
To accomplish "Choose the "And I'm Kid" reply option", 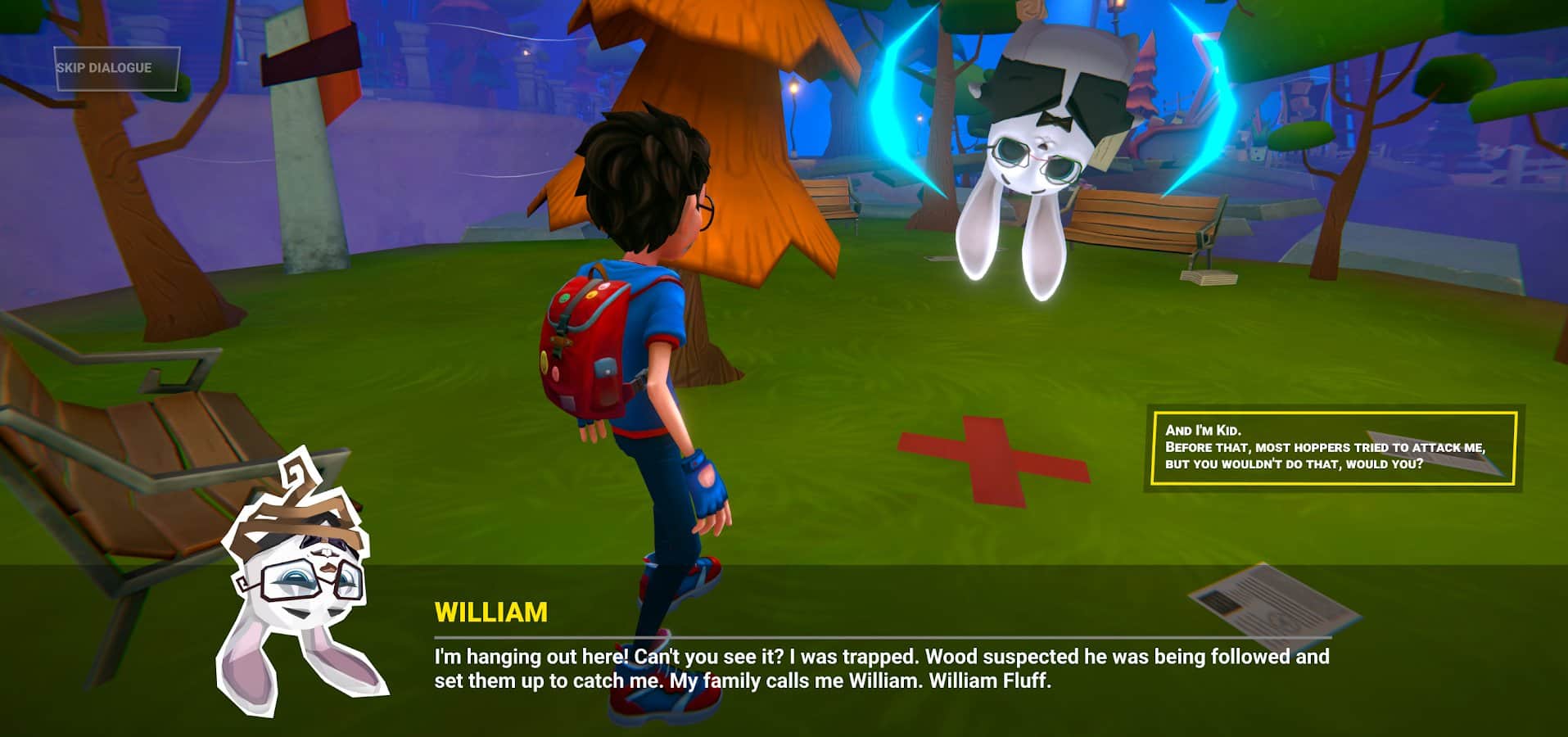I will pyautogui.click(x=1333, y=448).
